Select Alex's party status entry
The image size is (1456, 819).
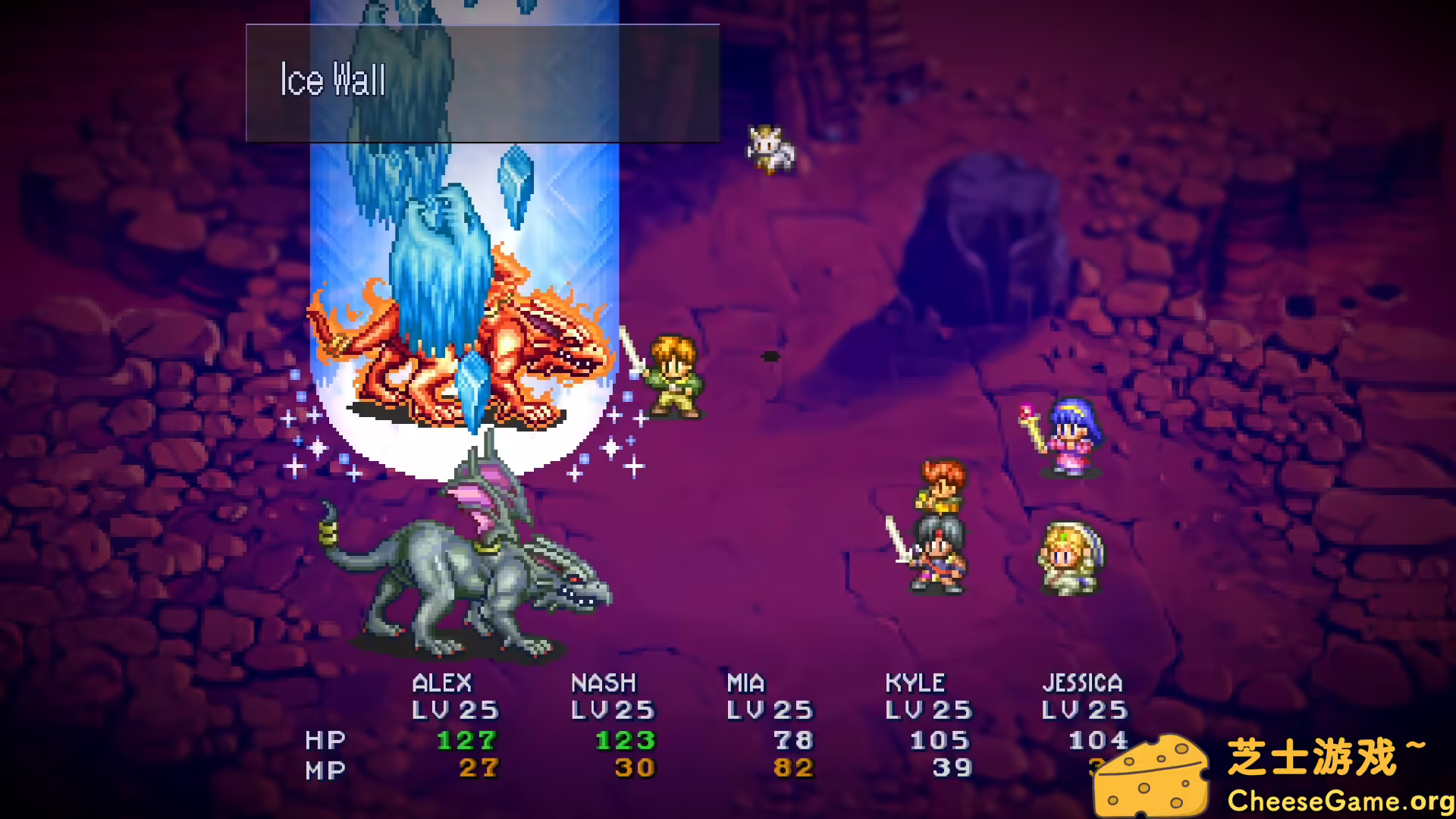coord(455,724)
